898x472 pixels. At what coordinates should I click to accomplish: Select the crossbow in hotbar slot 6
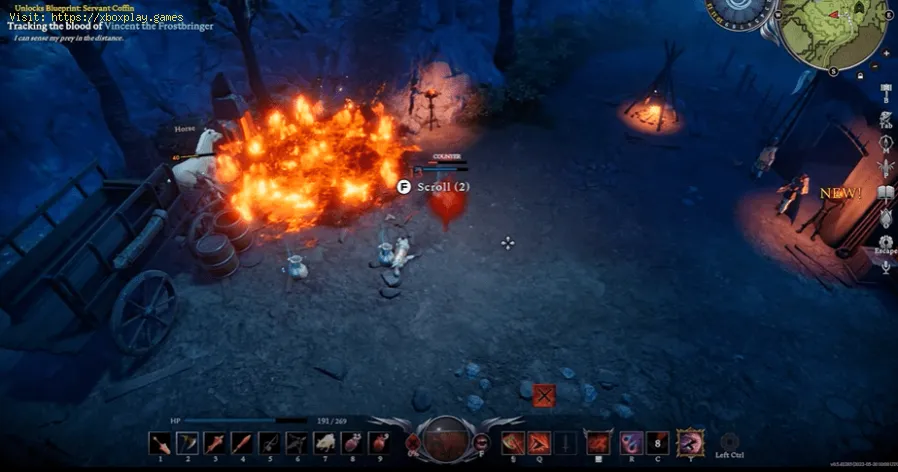pyautogui.click(x=296, y=442)
